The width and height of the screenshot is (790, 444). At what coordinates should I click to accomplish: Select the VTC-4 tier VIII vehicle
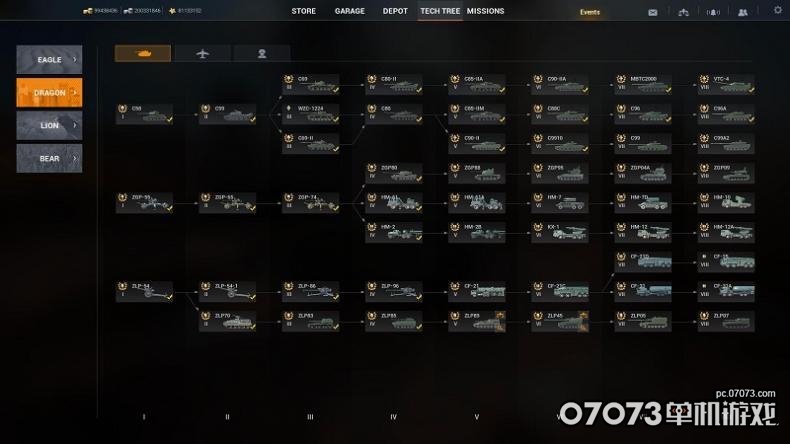[726, 84]
